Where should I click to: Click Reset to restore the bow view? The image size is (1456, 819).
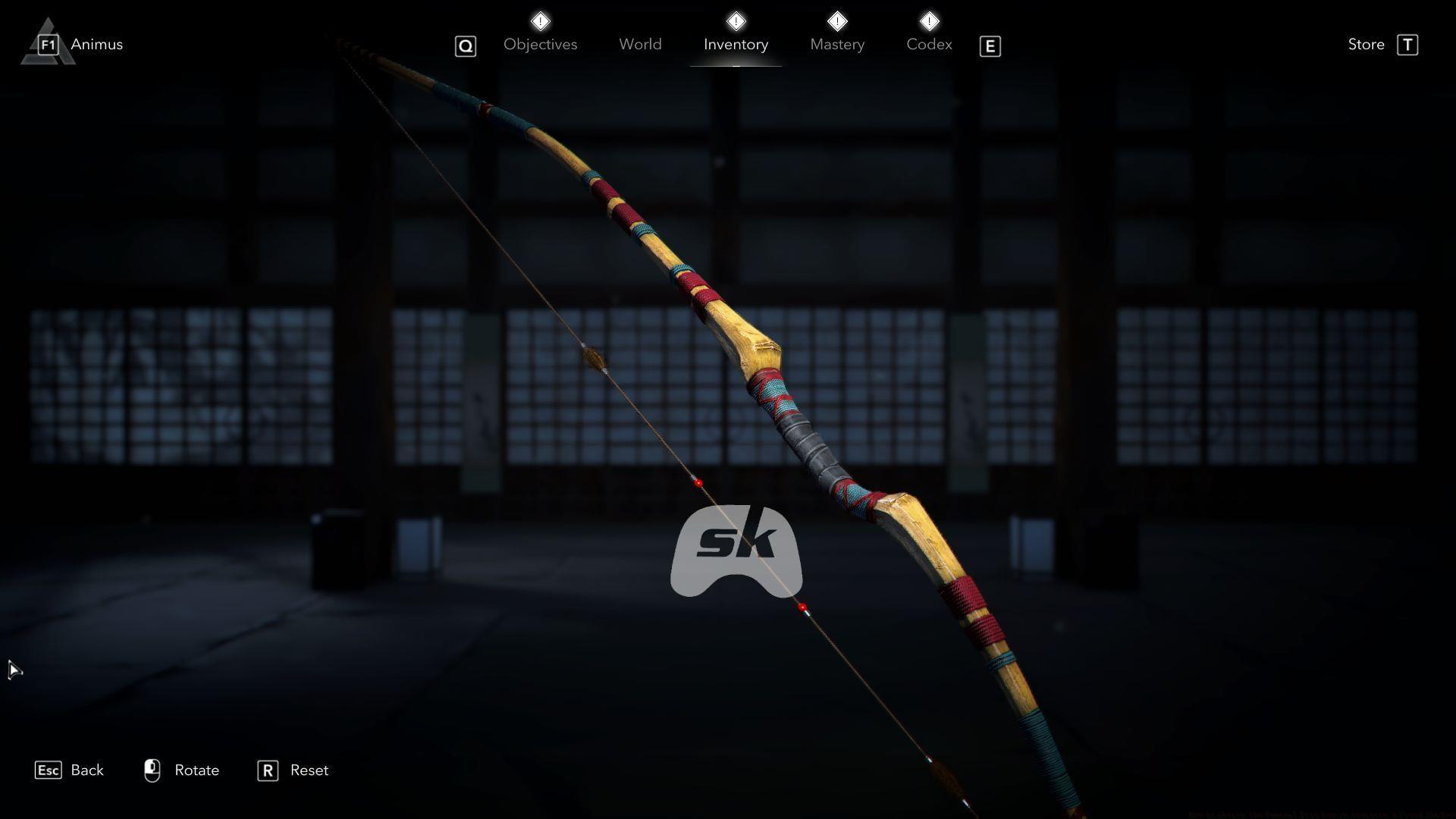pyautogui.click(x=309, y=770)
